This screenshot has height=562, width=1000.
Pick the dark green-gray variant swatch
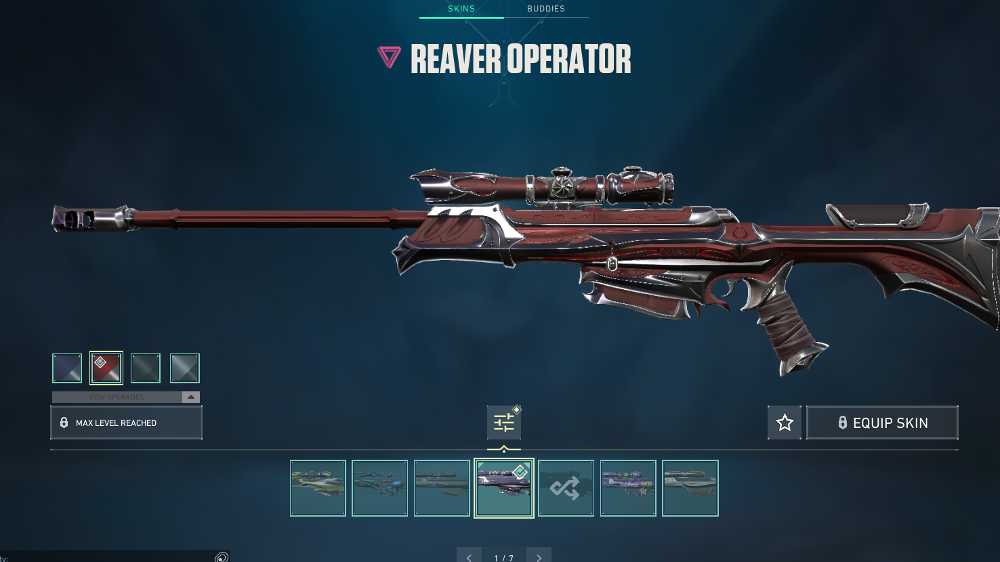coord(145,368)
